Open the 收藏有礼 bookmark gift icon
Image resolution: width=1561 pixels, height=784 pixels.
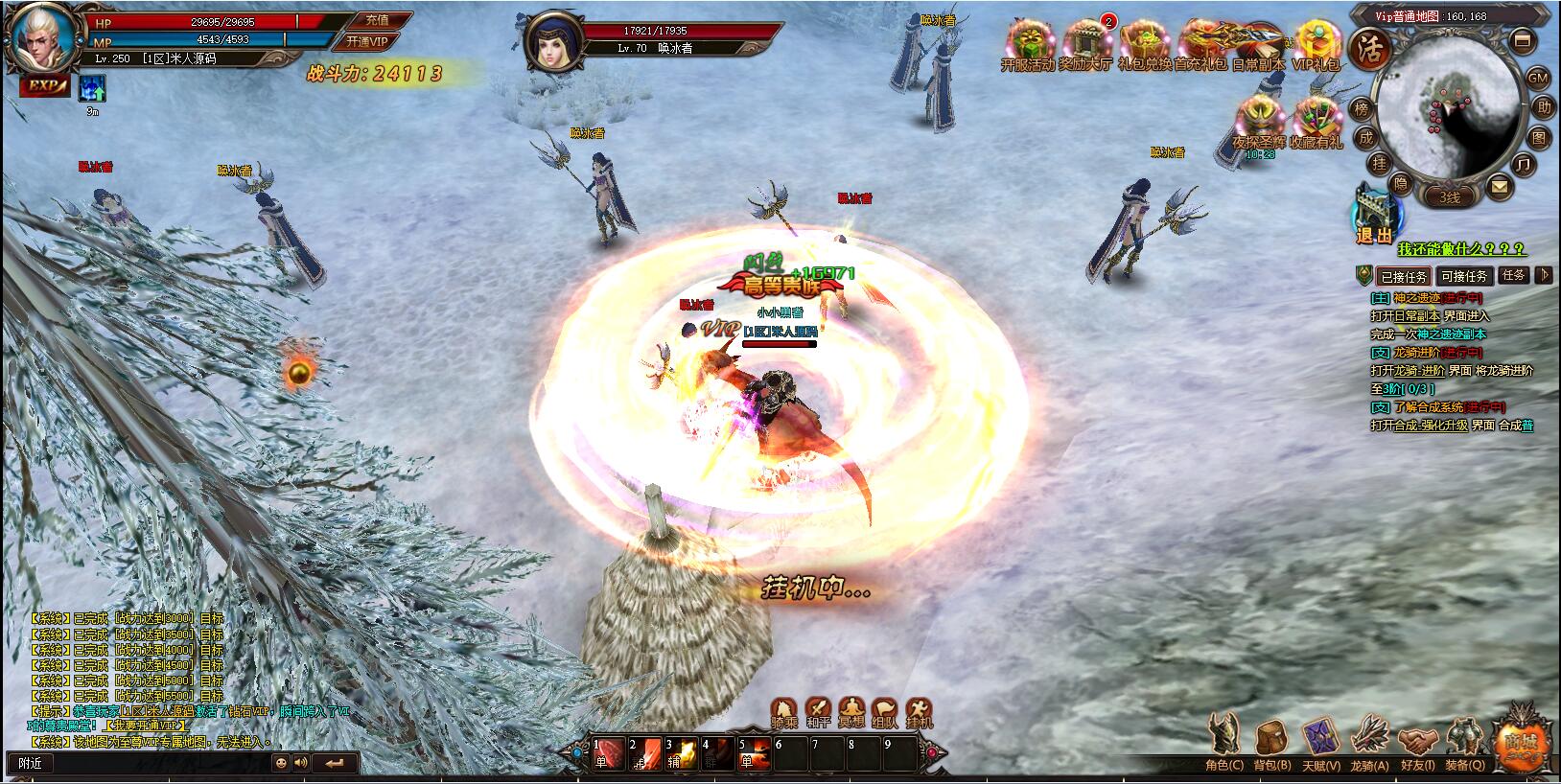click(1316, 124)
